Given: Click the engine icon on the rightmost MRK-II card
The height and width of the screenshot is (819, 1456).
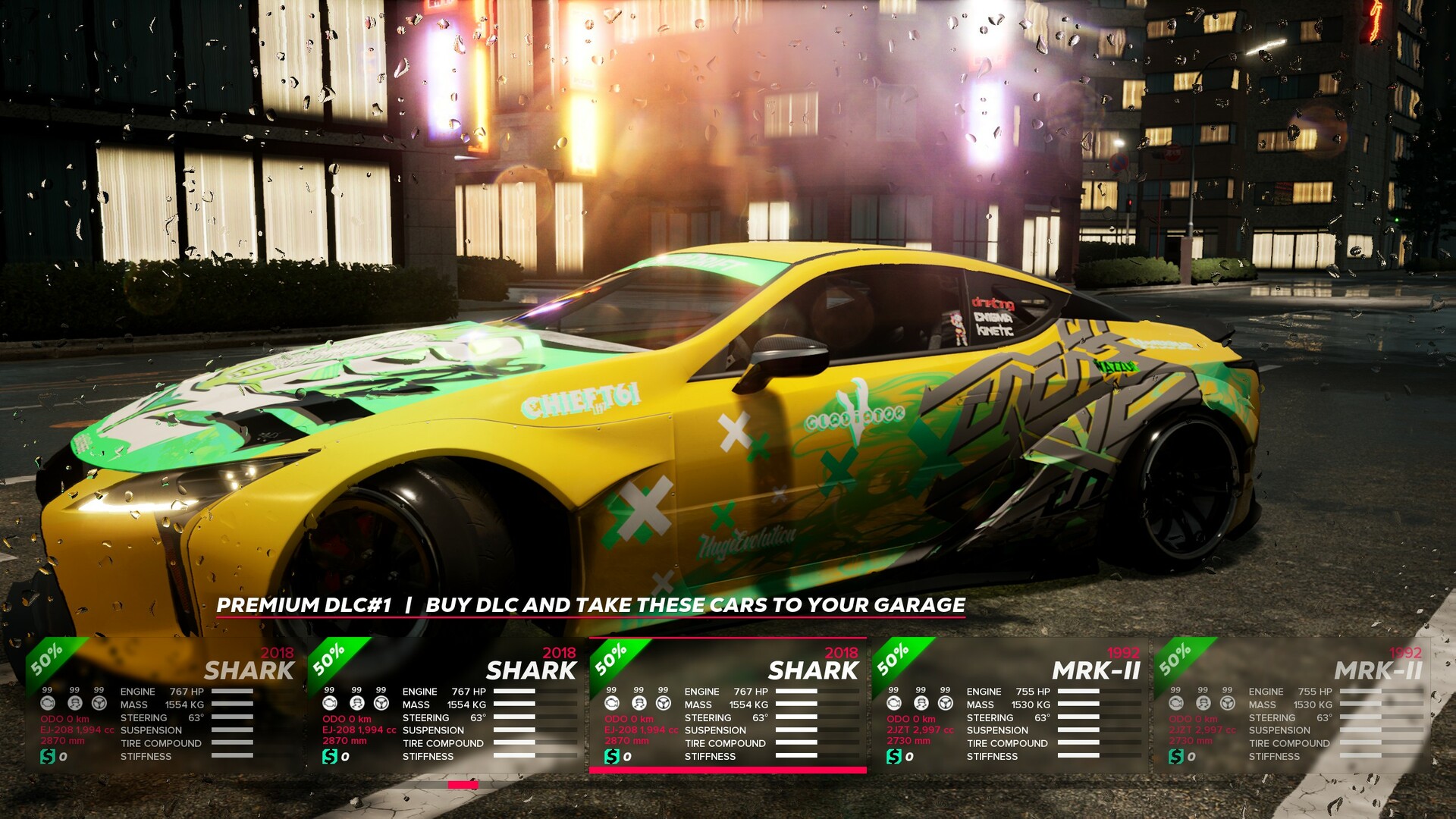Looking at the screenshot, I should click(x=1175, y=704).
